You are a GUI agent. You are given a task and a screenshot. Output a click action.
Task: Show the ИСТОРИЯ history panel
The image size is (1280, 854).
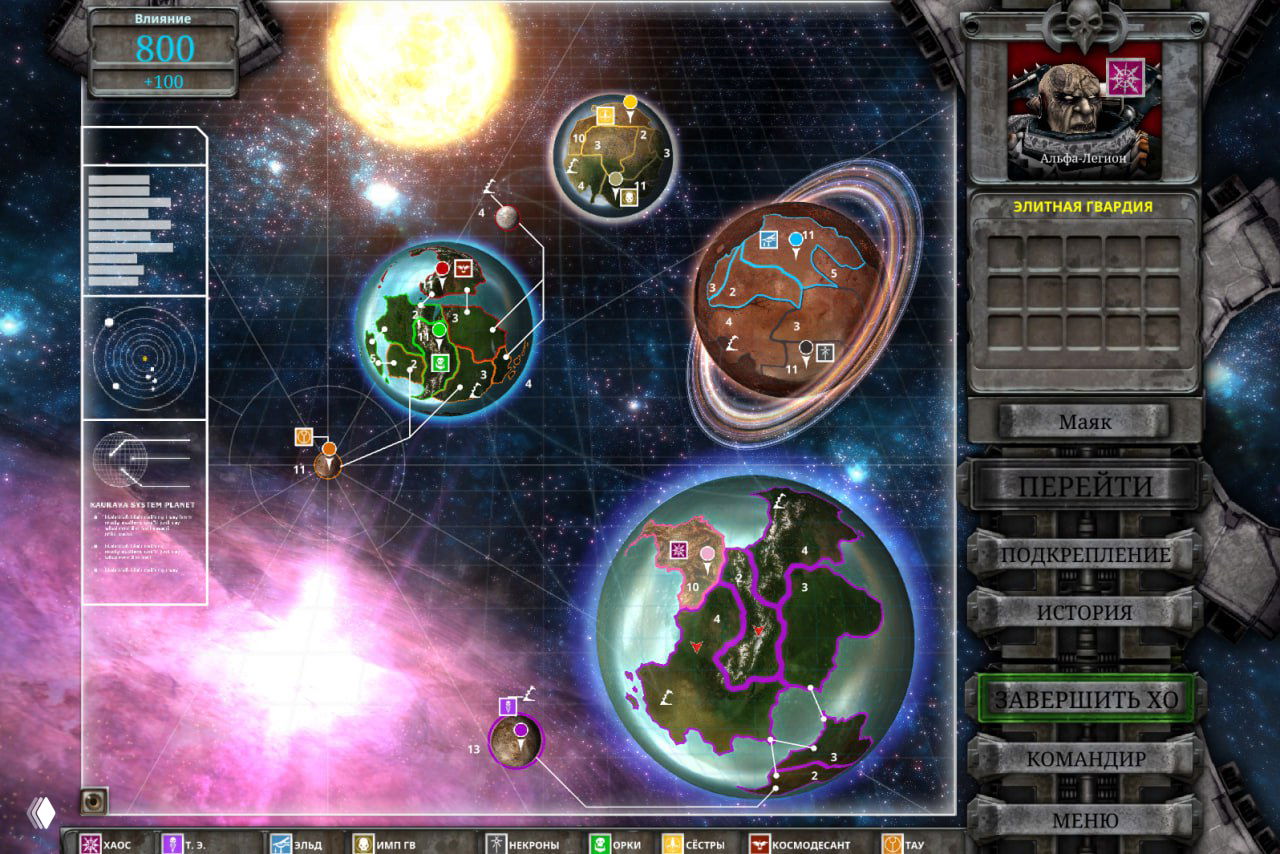1085,612
